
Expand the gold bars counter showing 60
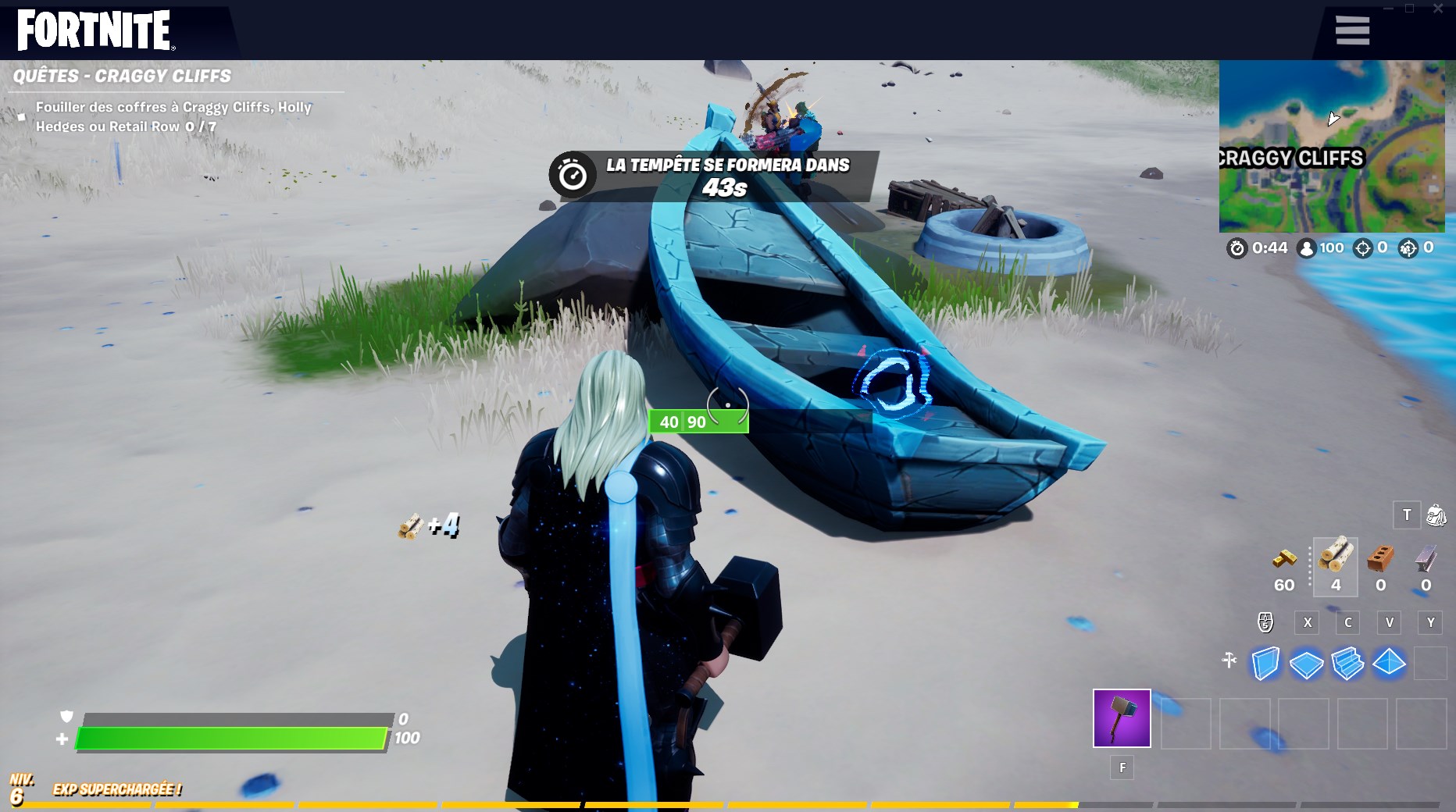click(x=1283, y=566)
